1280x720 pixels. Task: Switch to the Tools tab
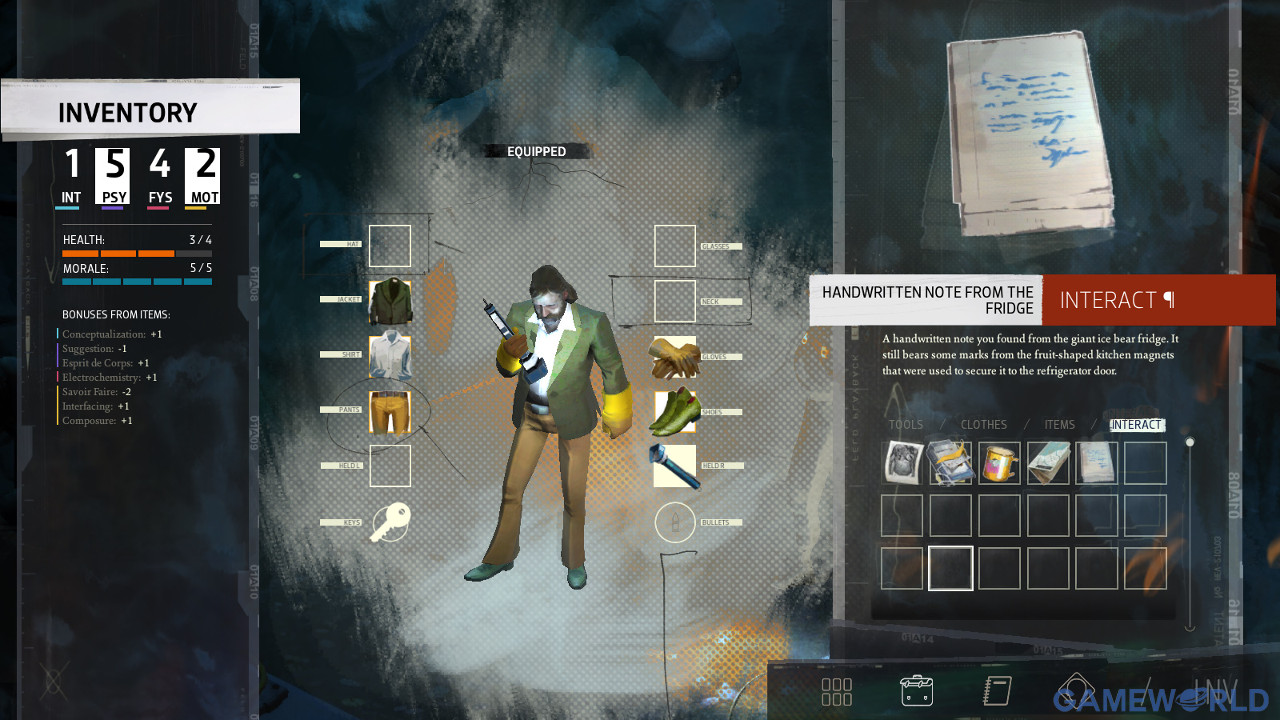(x=906, y=425)
